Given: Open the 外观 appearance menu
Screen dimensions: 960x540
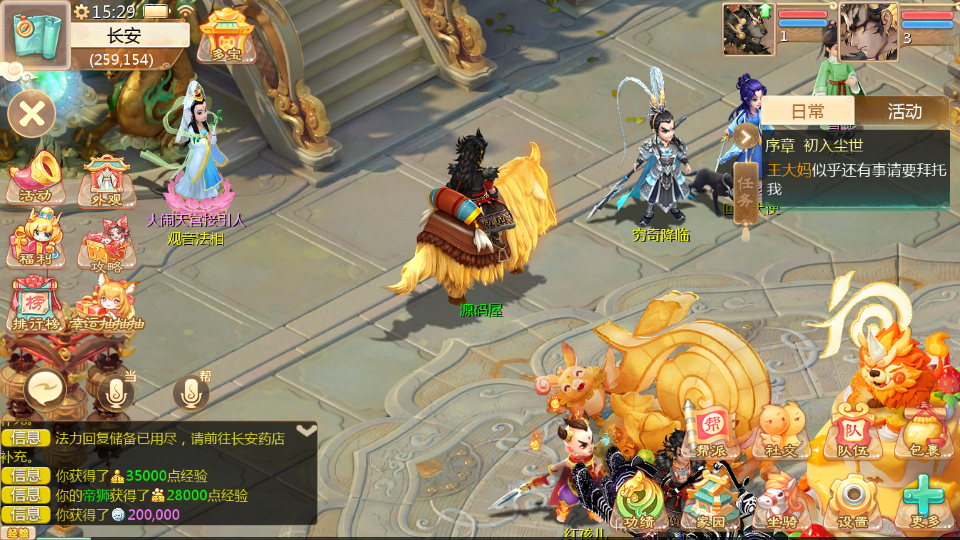Looking at the screenshot, I should tap(106, 179).
